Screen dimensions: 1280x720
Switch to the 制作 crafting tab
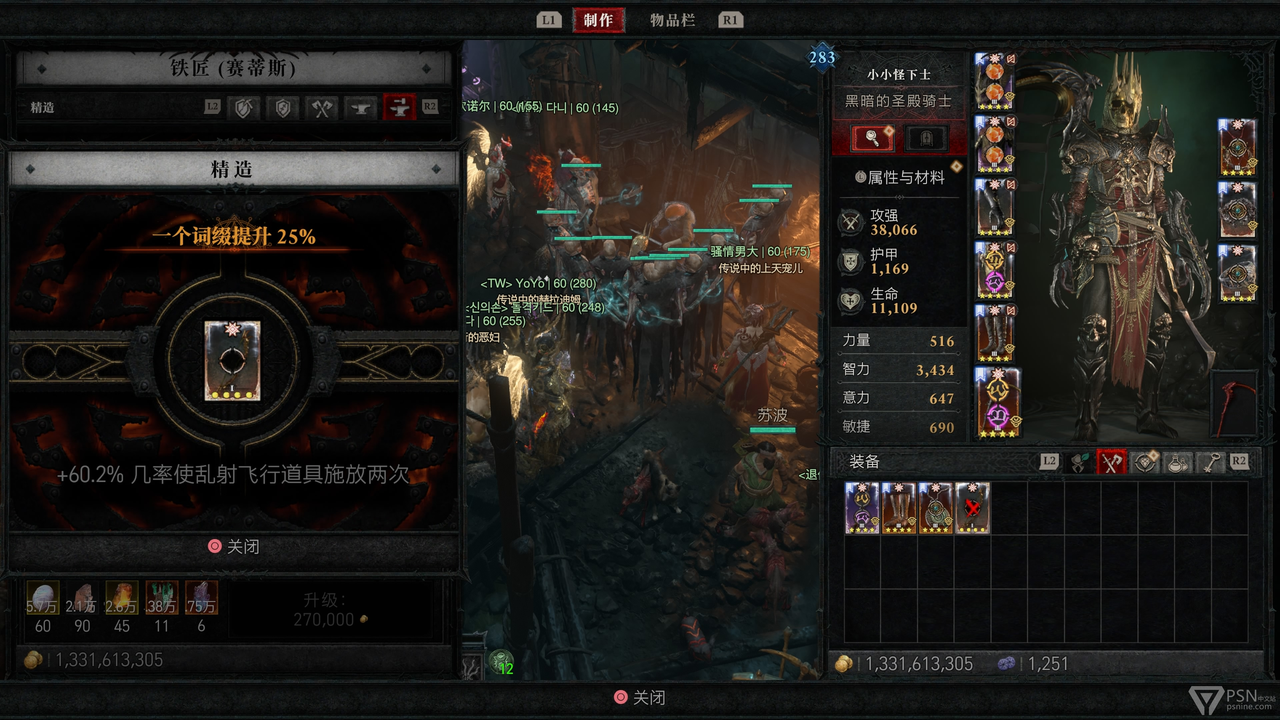click(598, 20)
